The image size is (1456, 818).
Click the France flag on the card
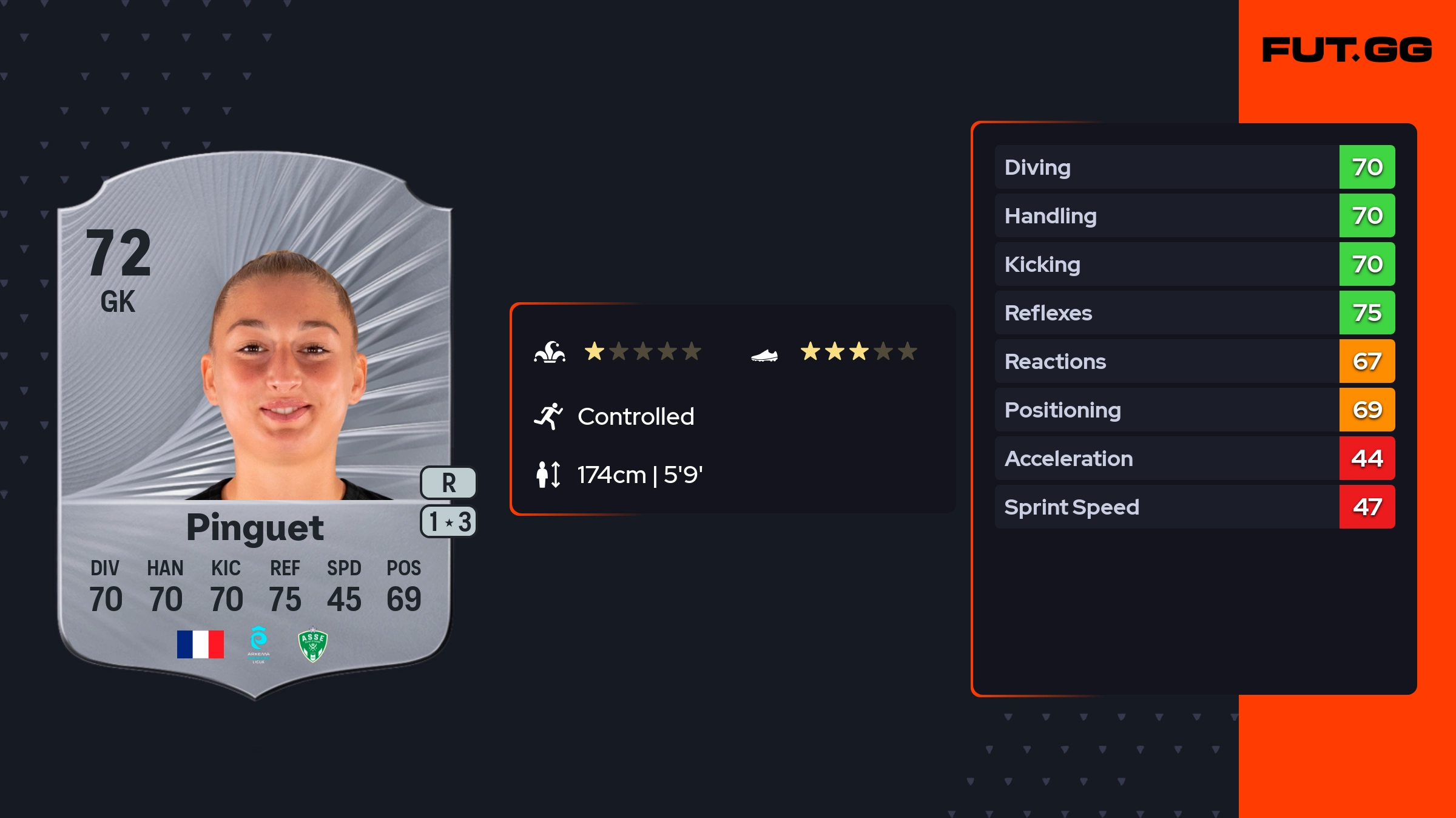pos(200,644)
